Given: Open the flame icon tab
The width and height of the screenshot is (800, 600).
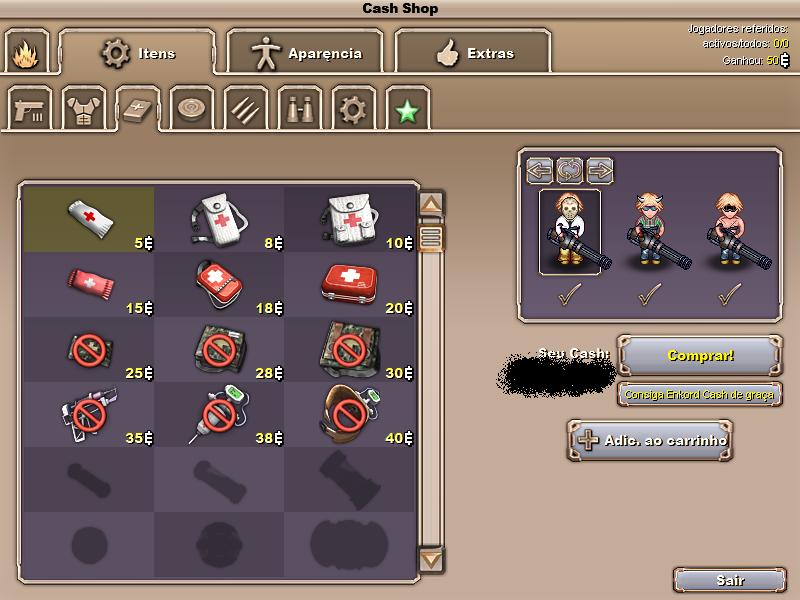Looking at the screenshot, I should click(x=25, y=53).
